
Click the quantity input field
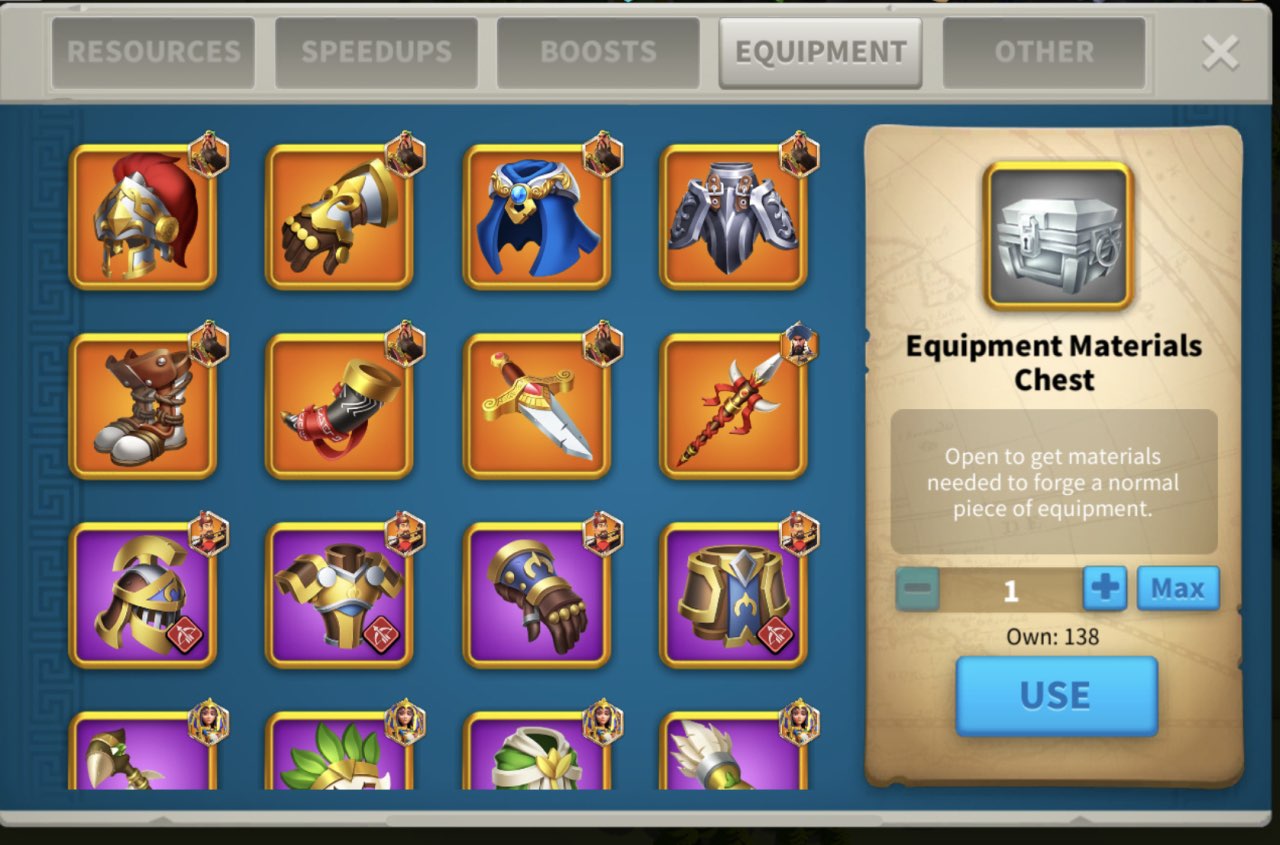[1010, 589]
